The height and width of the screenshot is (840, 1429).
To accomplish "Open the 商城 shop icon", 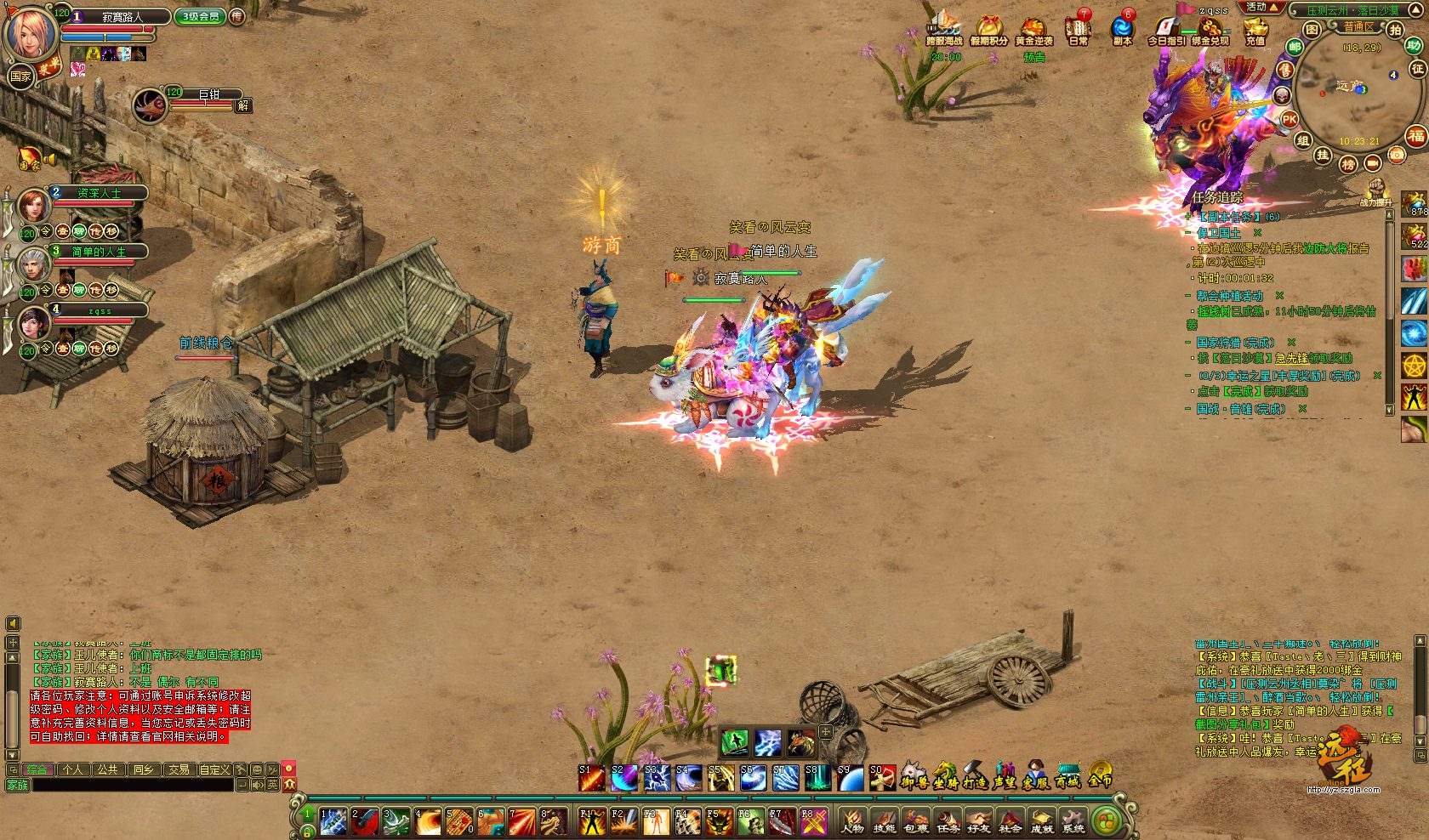I will tap(1068, 774).
